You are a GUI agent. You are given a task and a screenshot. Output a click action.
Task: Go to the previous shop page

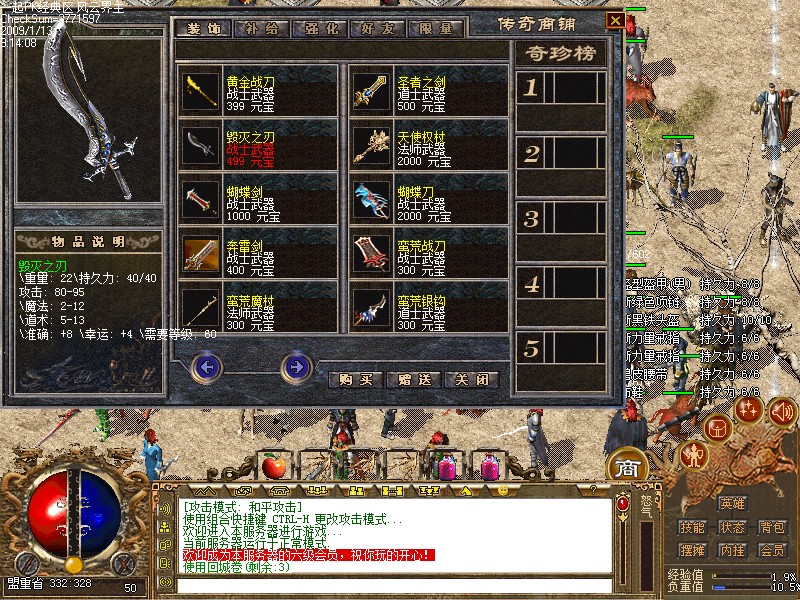coord(207,368)
